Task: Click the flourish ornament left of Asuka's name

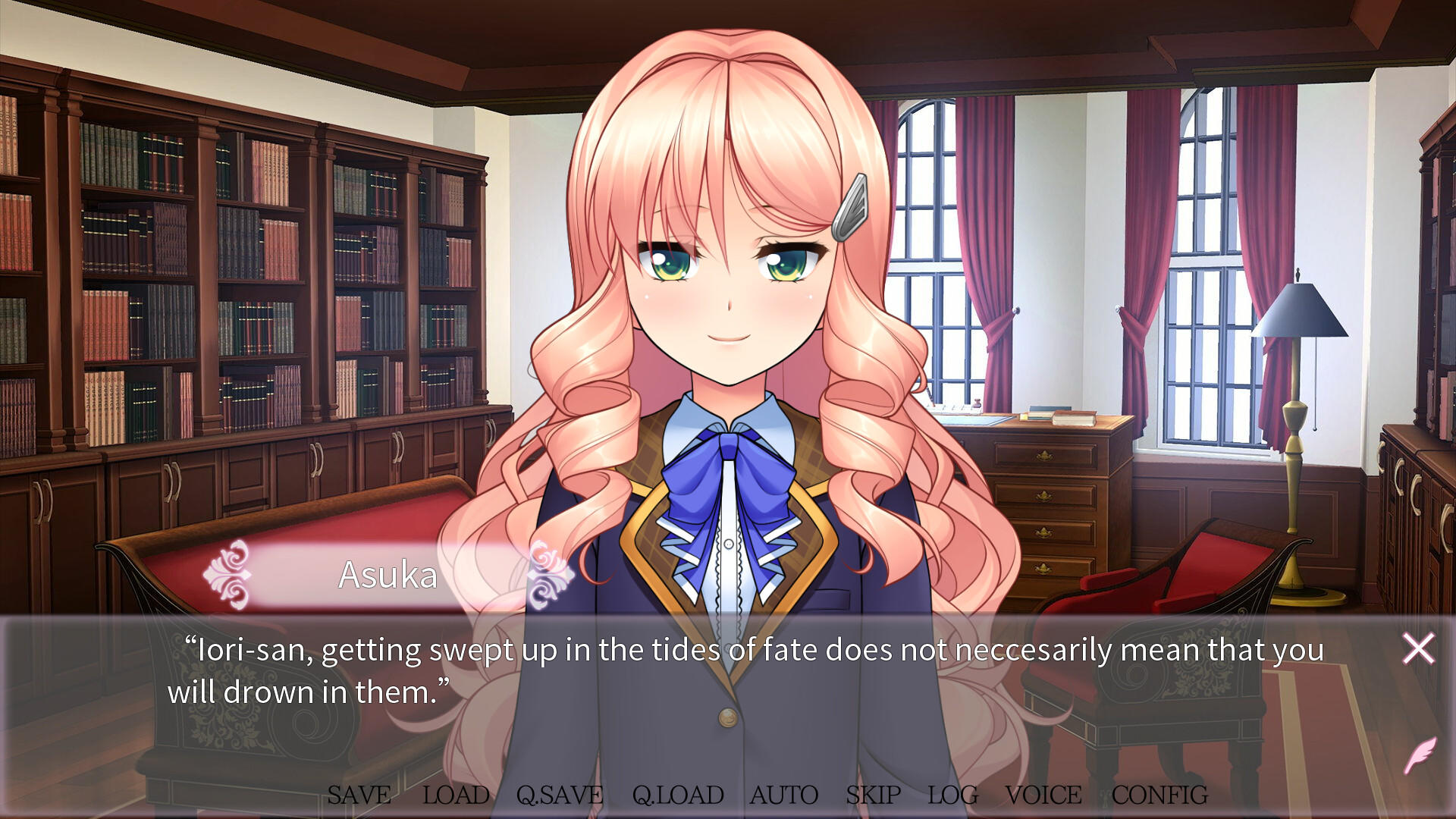Action: 229,574
